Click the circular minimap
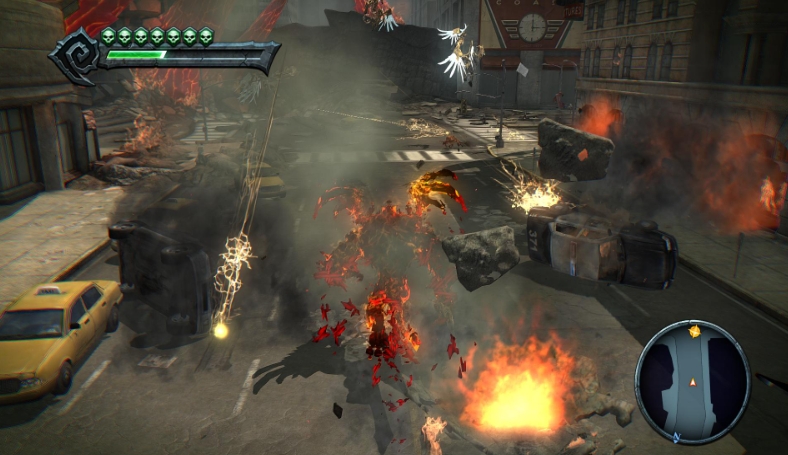788x455 pixels. click(x=692, y=381)
